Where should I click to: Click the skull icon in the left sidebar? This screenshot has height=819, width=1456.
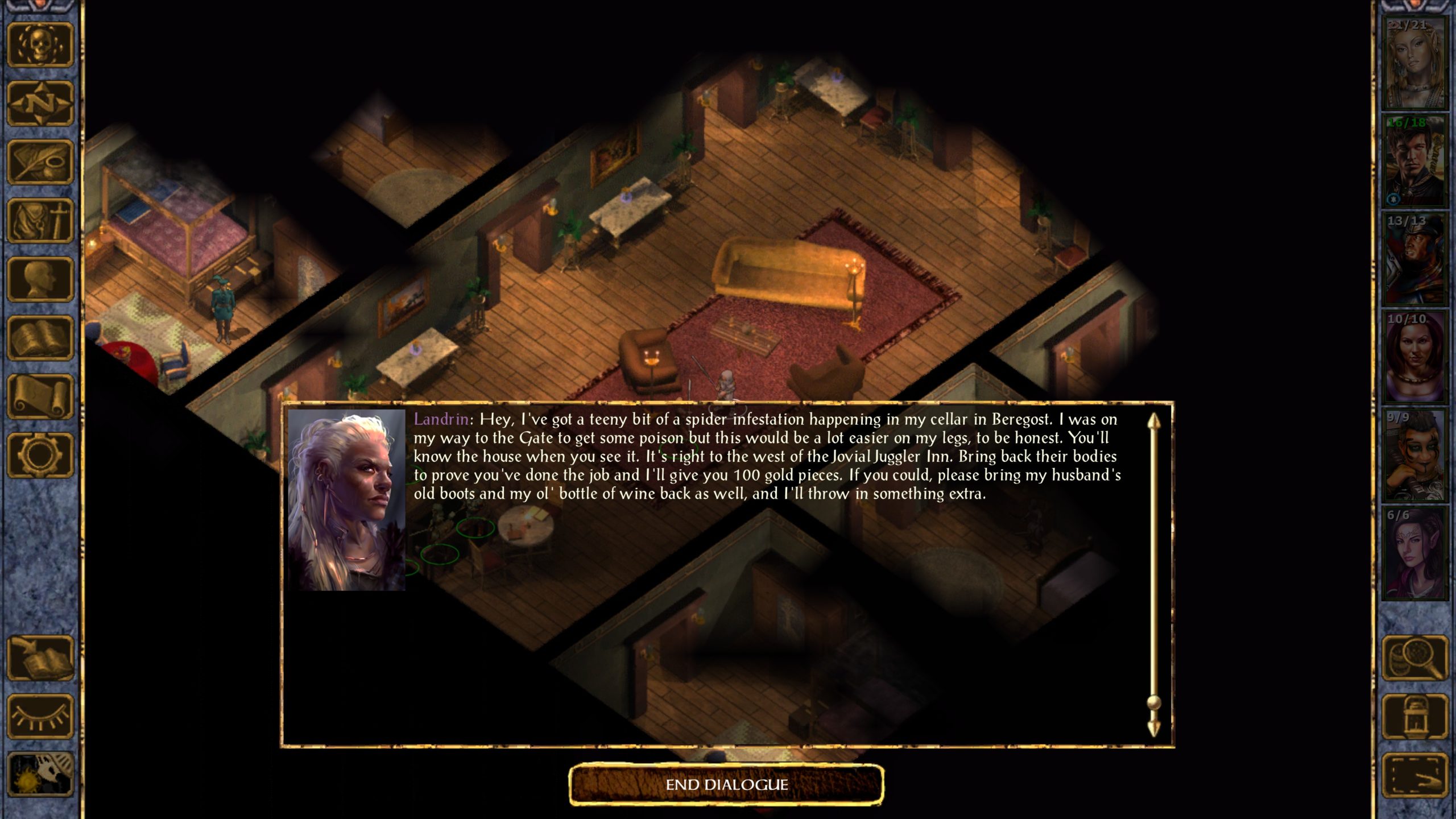40,45
